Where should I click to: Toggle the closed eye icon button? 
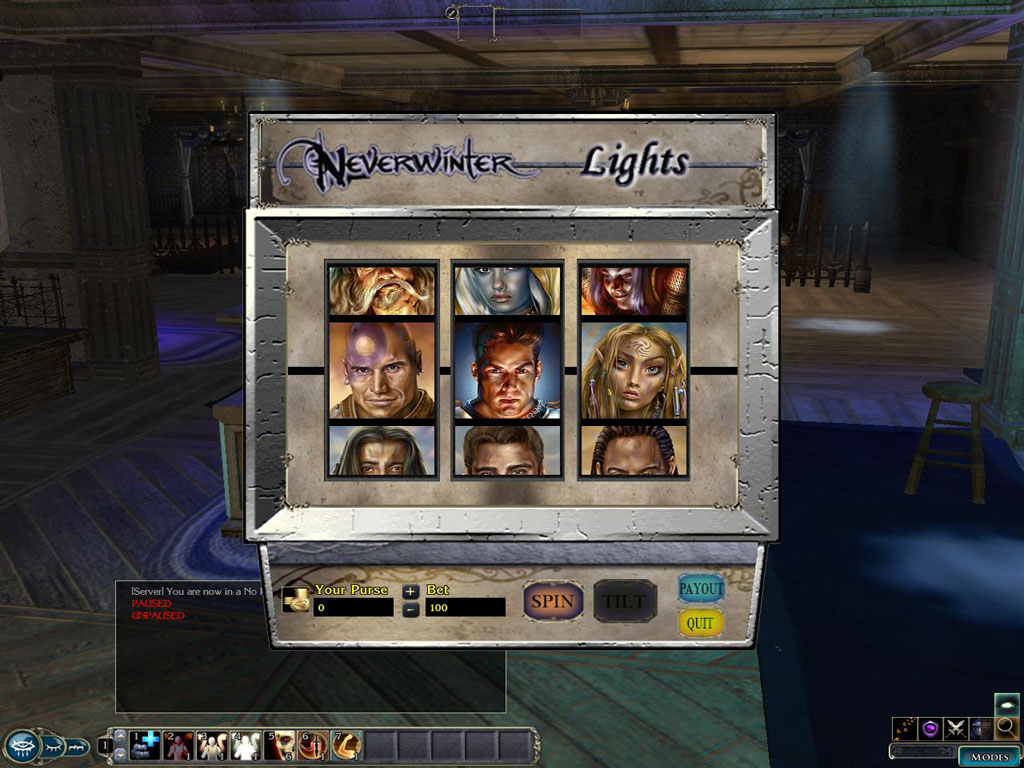coord(52,746)
